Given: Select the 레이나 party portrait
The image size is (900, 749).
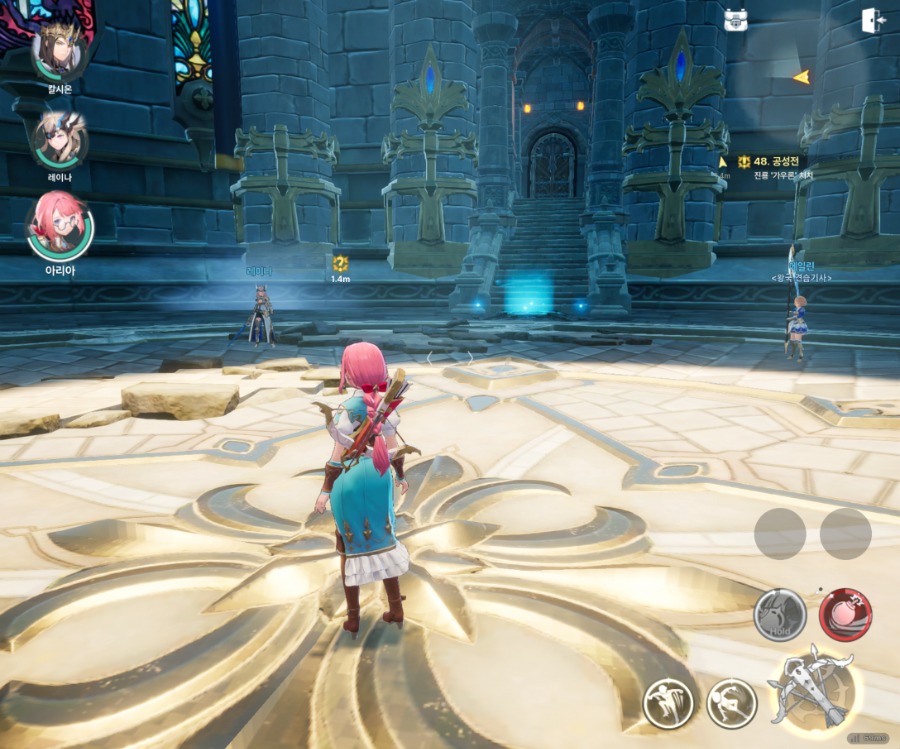Looking at the screenshot, I should [x=59, y=141].
